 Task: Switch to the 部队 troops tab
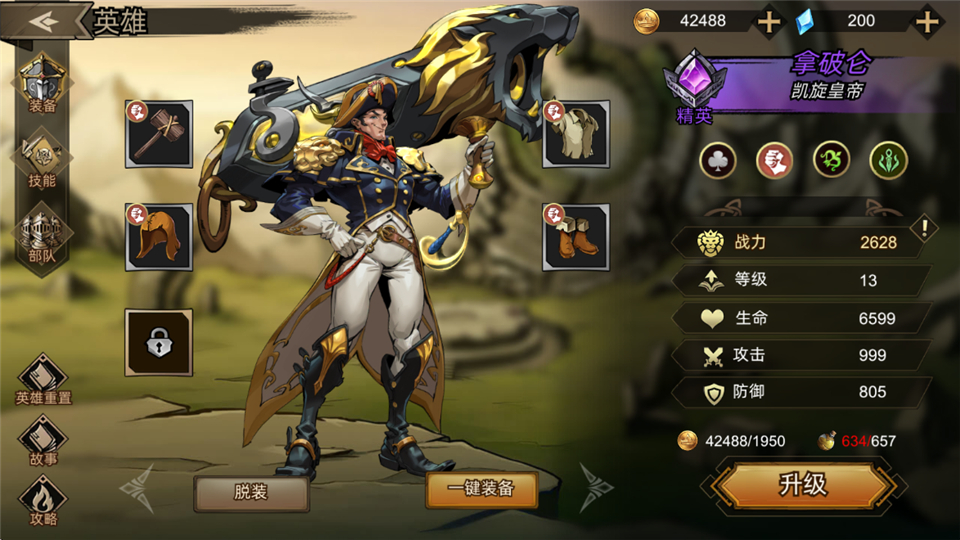click(x=42, y=234)
